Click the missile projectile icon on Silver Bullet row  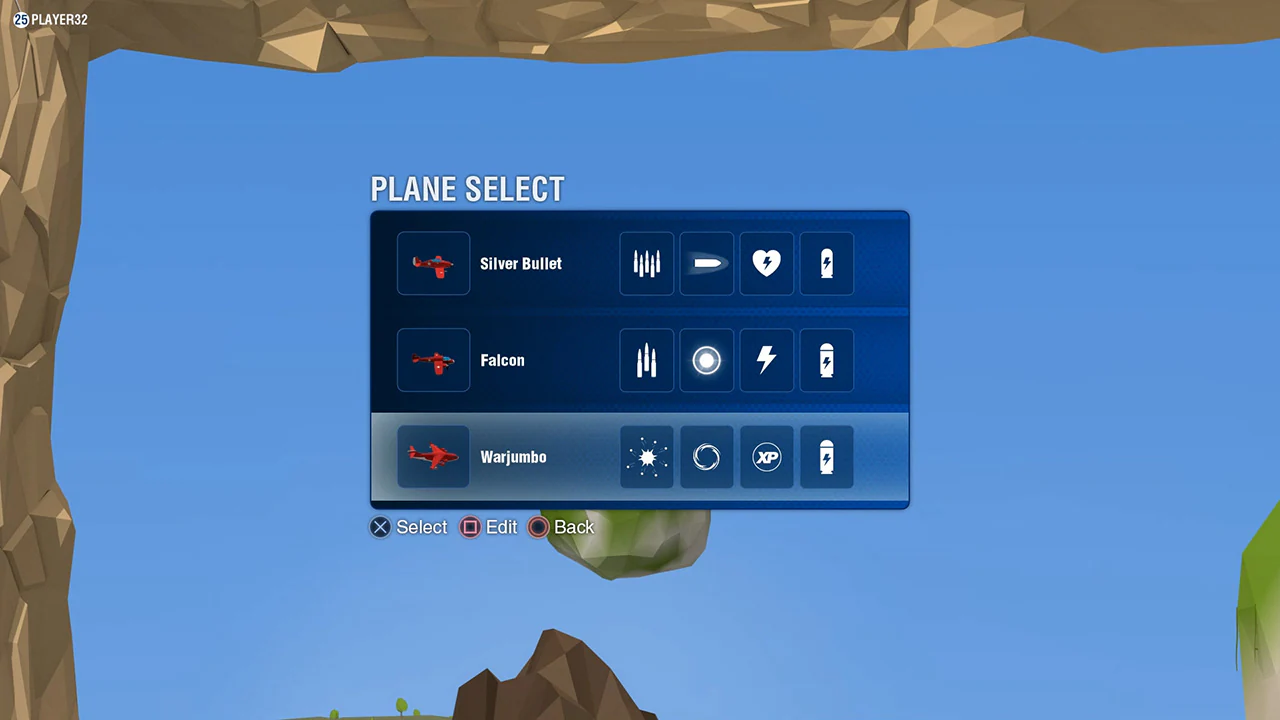[x=706, y=263]
